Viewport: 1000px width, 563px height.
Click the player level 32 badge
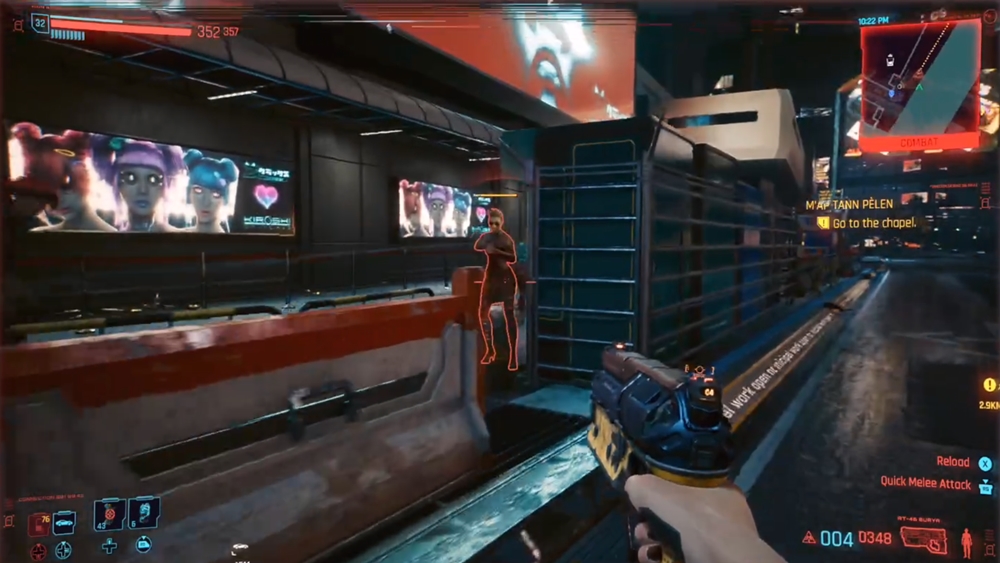point(40,22)
